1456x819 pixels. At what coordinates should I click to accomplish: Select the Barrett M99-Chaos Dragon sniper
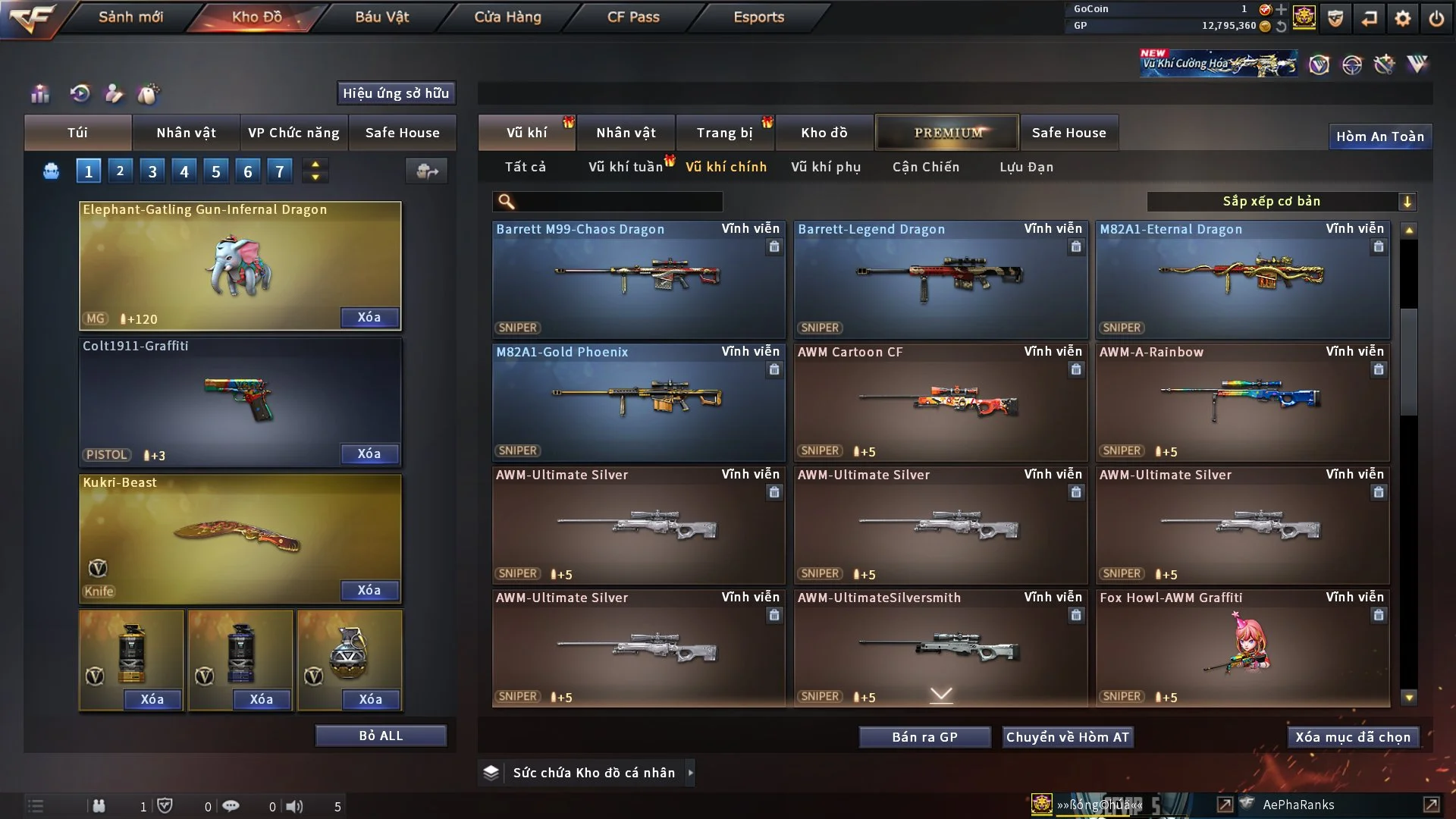(x=638, y=279)
